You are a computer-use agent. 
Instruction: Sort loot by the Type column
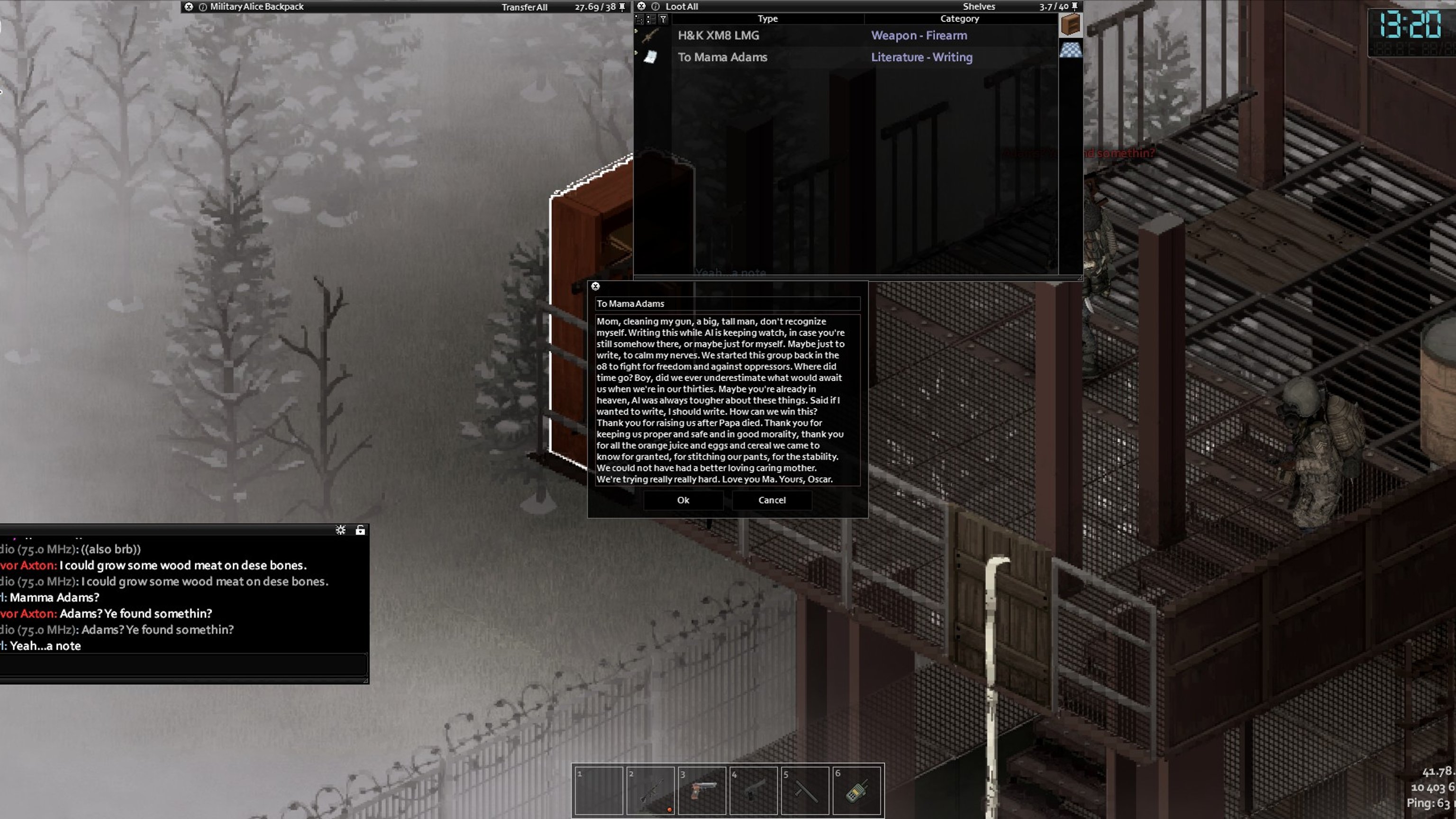767,18
